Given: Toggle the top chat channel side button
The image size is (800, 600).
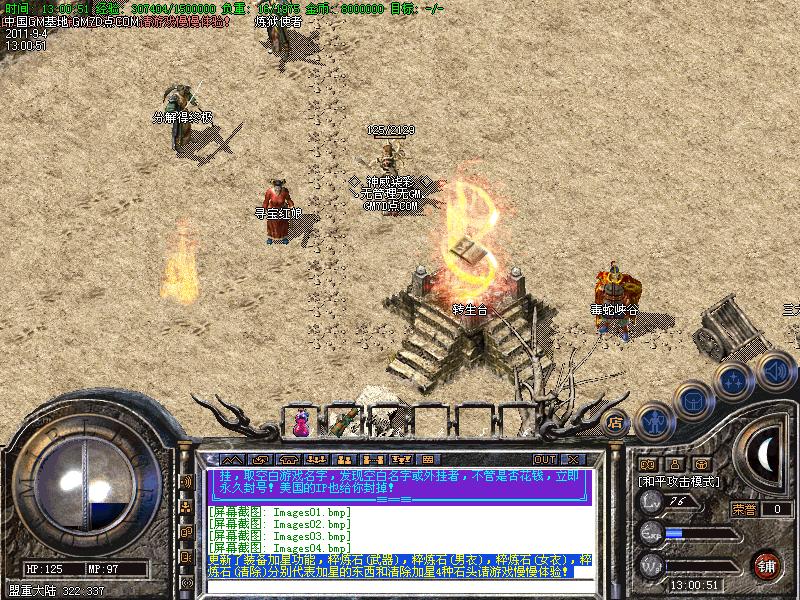Looking at the screenshot, I should coord(186,481).
